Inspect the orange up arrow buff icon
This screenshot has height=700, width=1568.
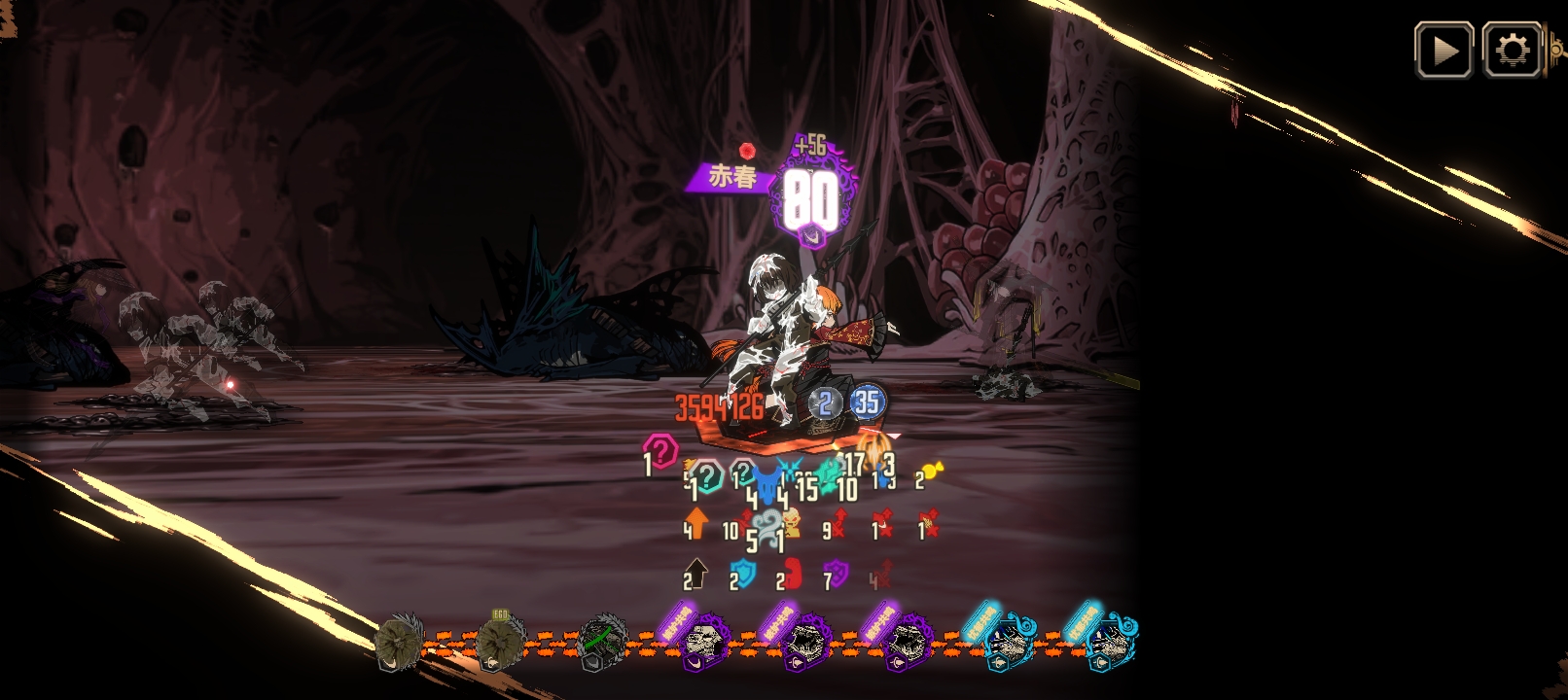click(696, 522)
